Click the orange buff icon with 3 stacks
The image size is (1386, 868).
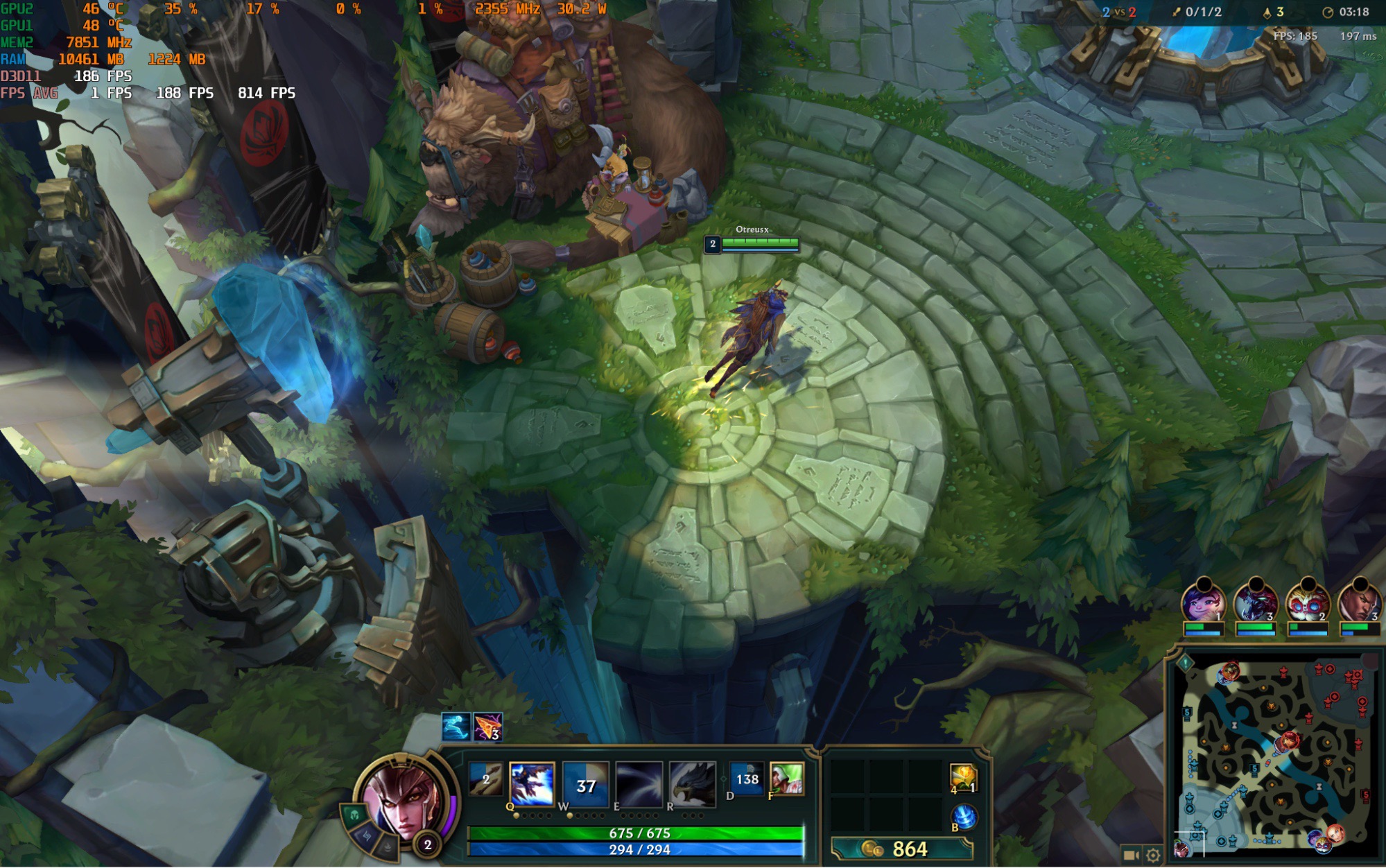[487, 727]
